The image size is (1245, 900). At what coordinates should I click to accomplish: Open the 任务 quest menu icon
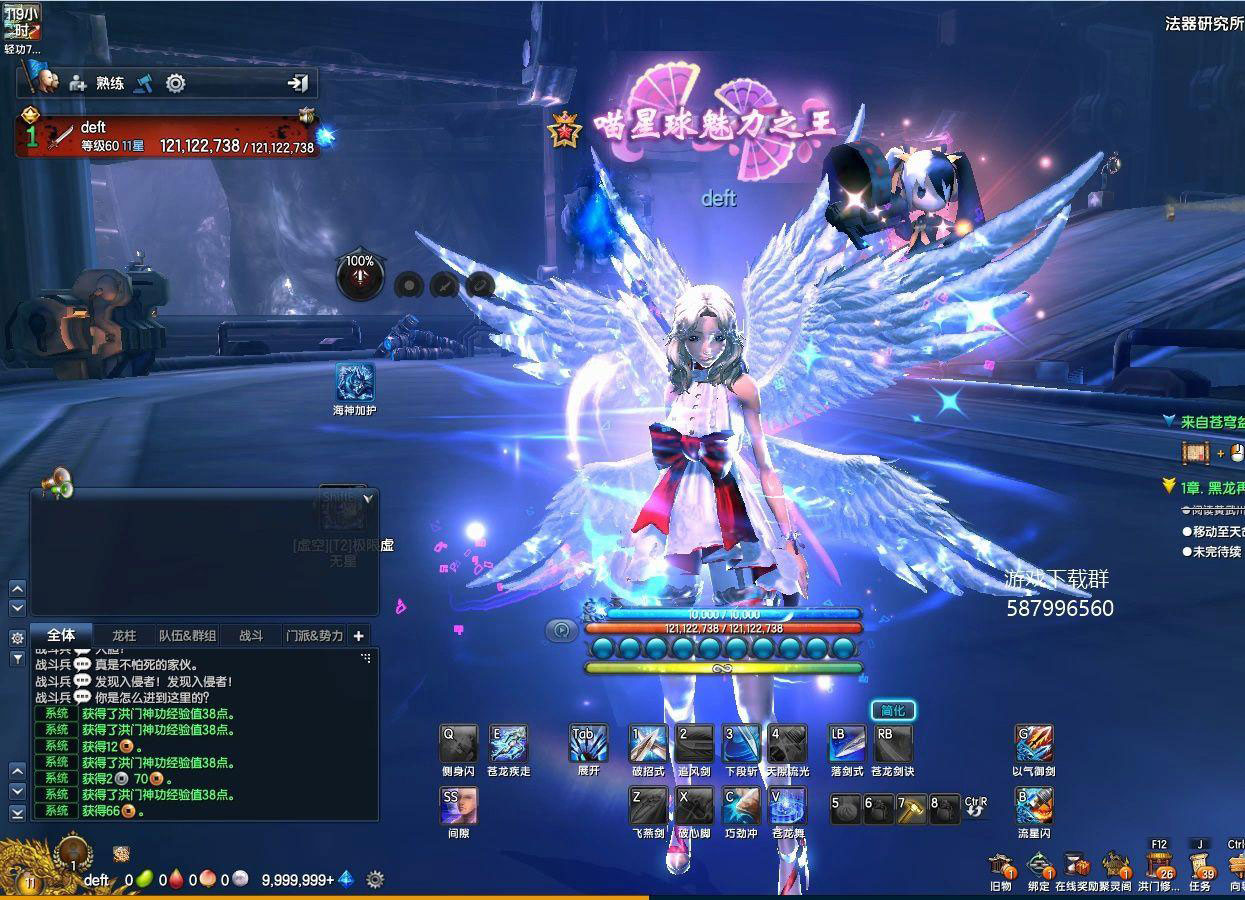(x=1199, y=866)
